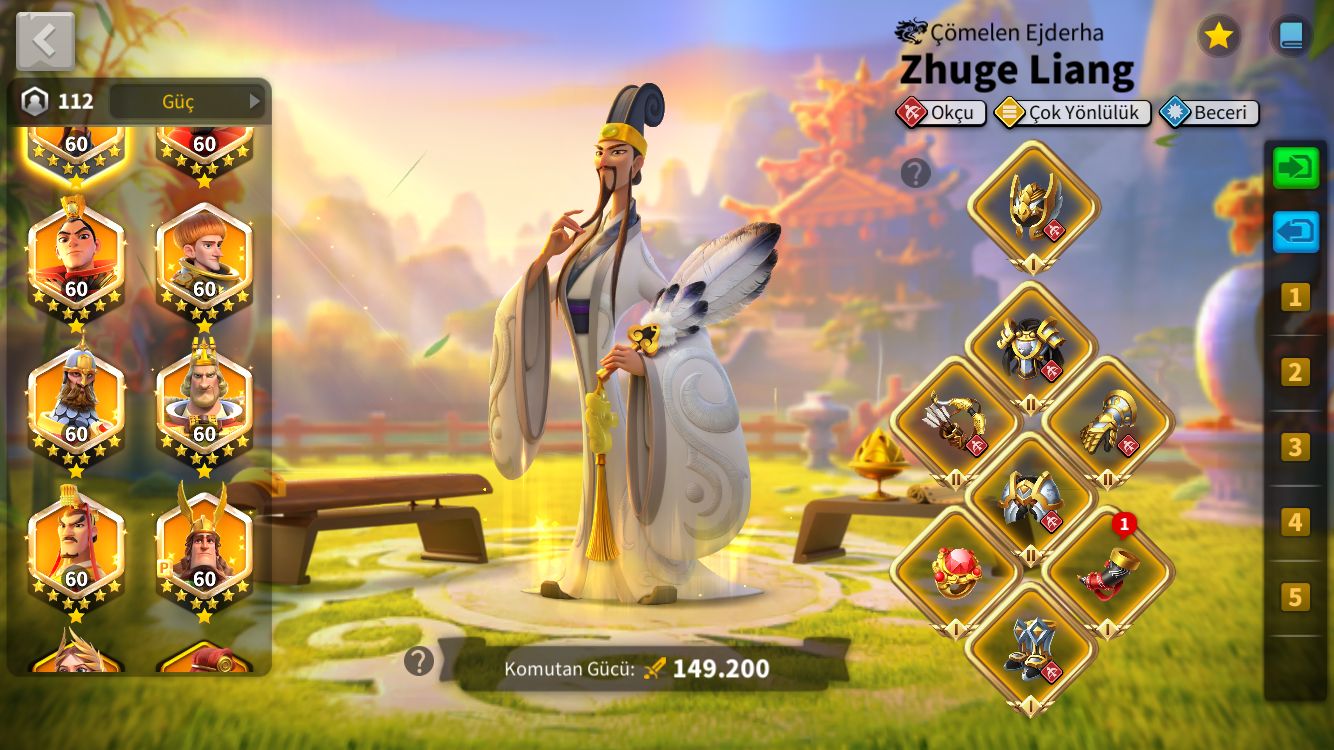This screenshot has height=750, width=1334.
Task: Select the bow weapon equipment slot
Action: [955, 422]
